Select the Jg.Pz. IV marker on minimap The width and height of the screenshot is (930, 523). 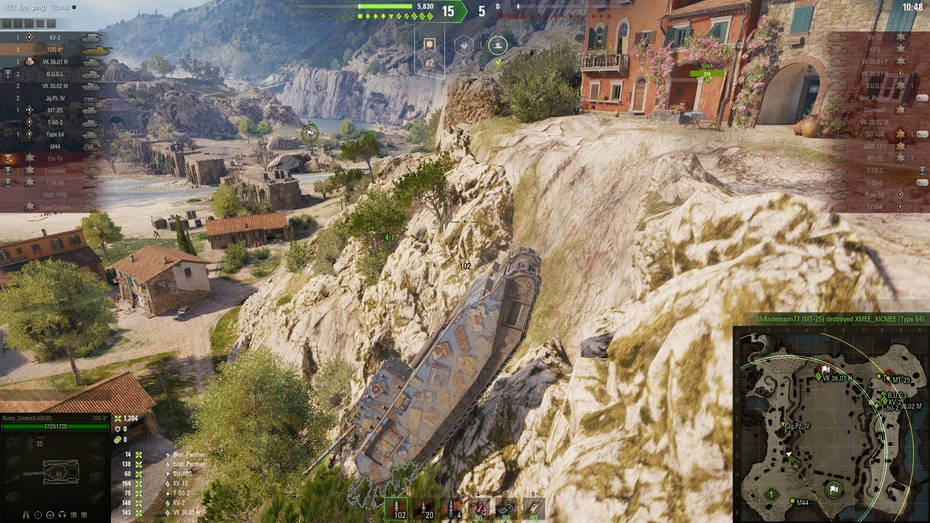tap(783, 426)
